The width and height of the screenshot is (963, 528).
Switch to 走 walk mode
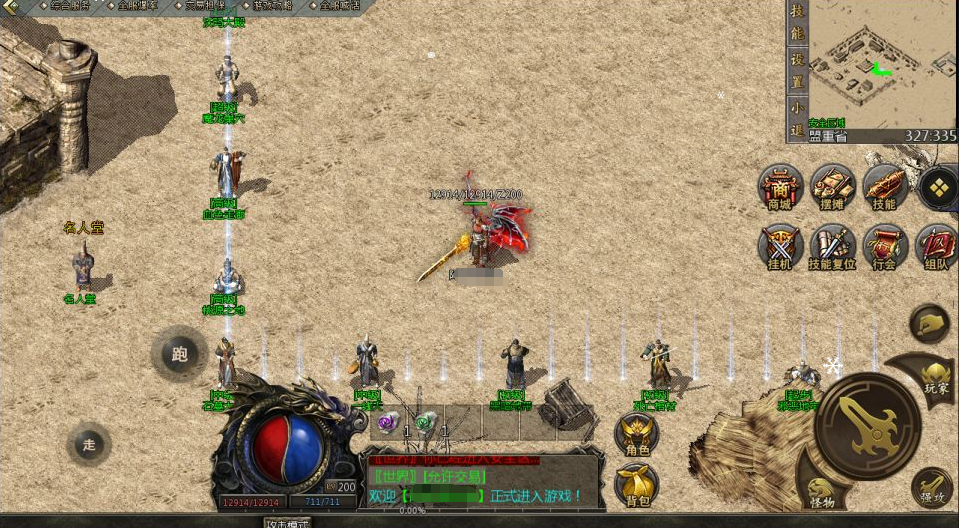pos(89,445)
